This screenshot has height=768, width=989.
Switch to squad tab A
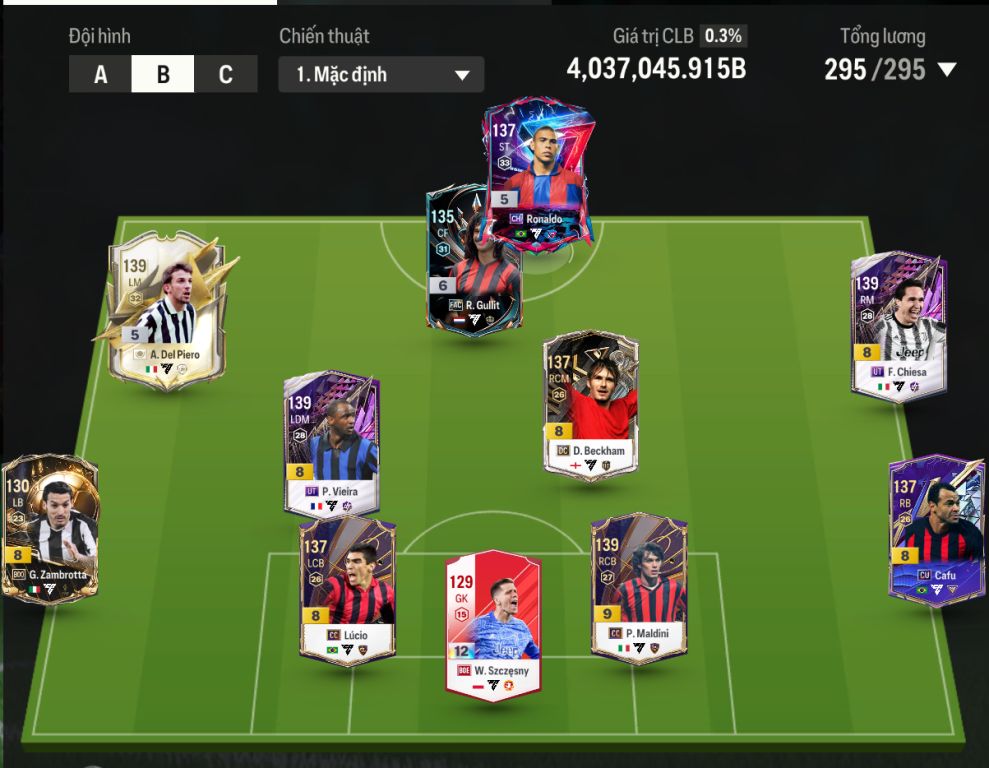tap(100, 74)
